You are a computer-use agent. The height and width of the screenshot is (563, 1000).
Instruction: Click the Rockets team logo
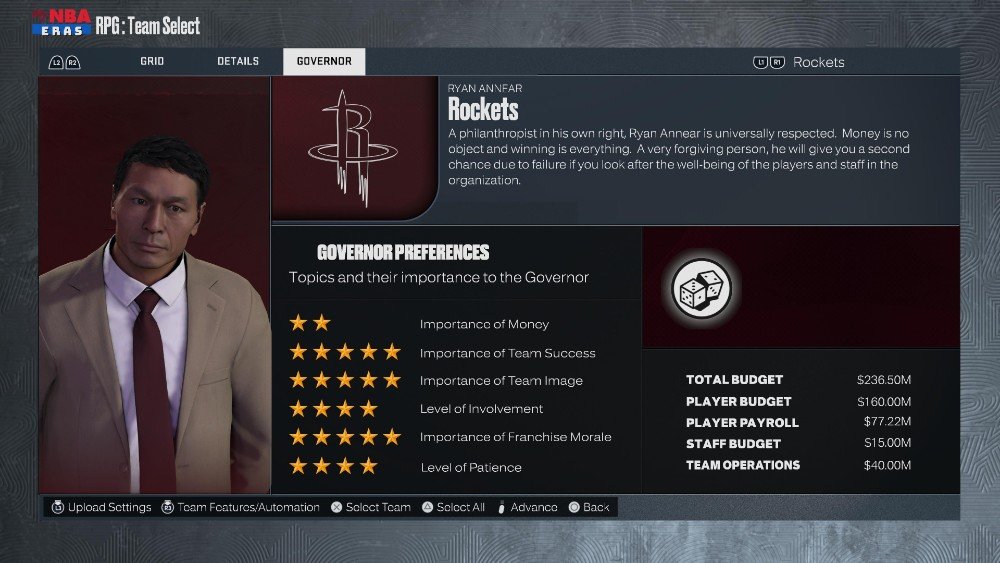[x=349, y=147]
